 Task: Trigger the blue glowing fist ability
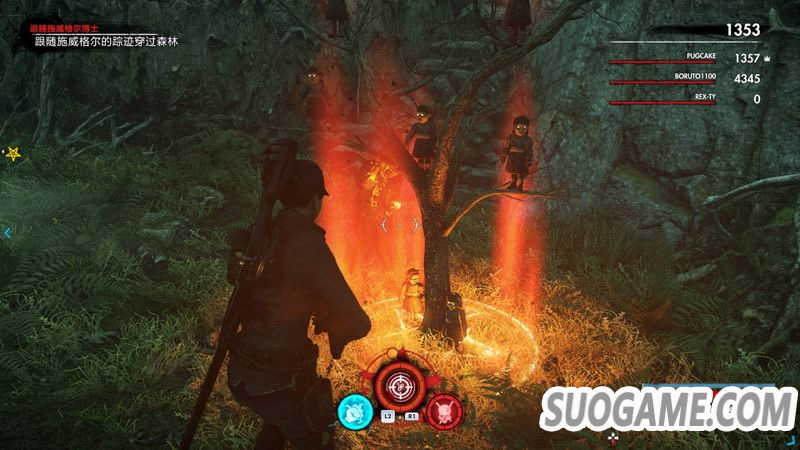(353, 411)
